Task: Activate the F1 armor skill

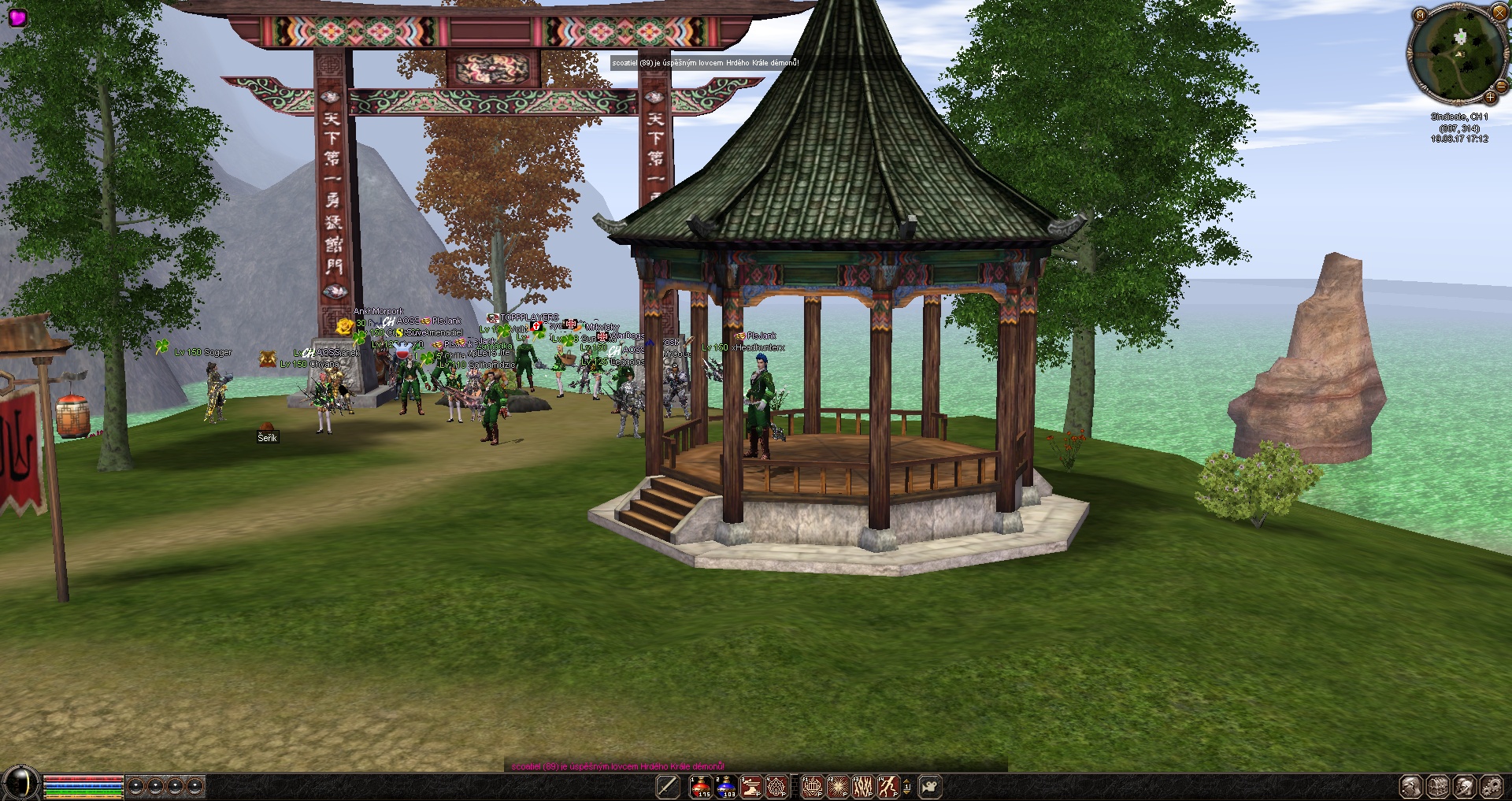Action: [x=812, y=786]
